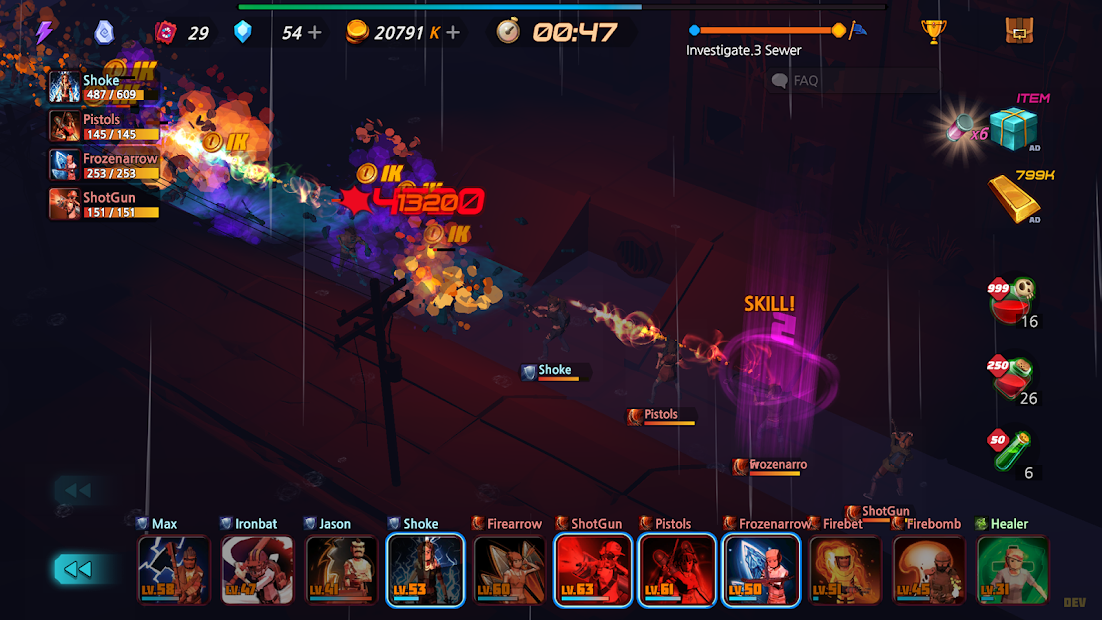Claim the ITEM gift box ad reward
The image size is (1102, 620).
click(1014, 129)
